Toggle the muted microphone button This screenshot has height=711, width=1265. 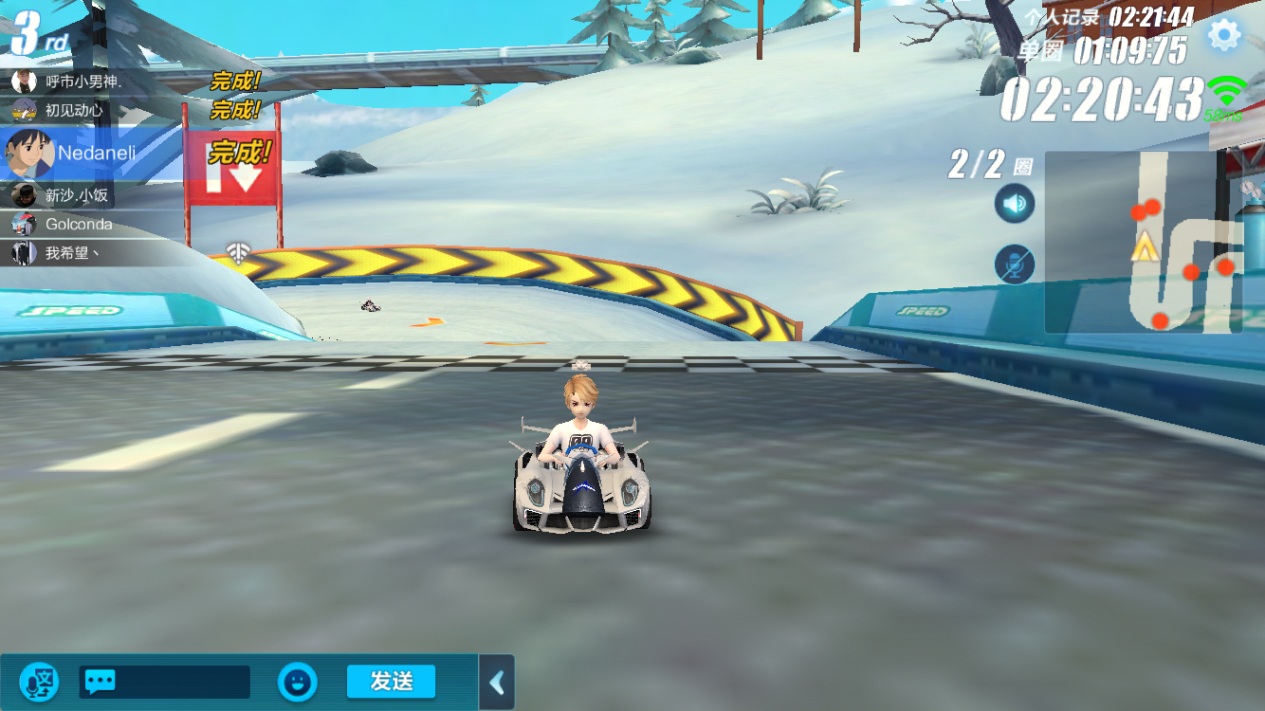(x=1014, y=265)
